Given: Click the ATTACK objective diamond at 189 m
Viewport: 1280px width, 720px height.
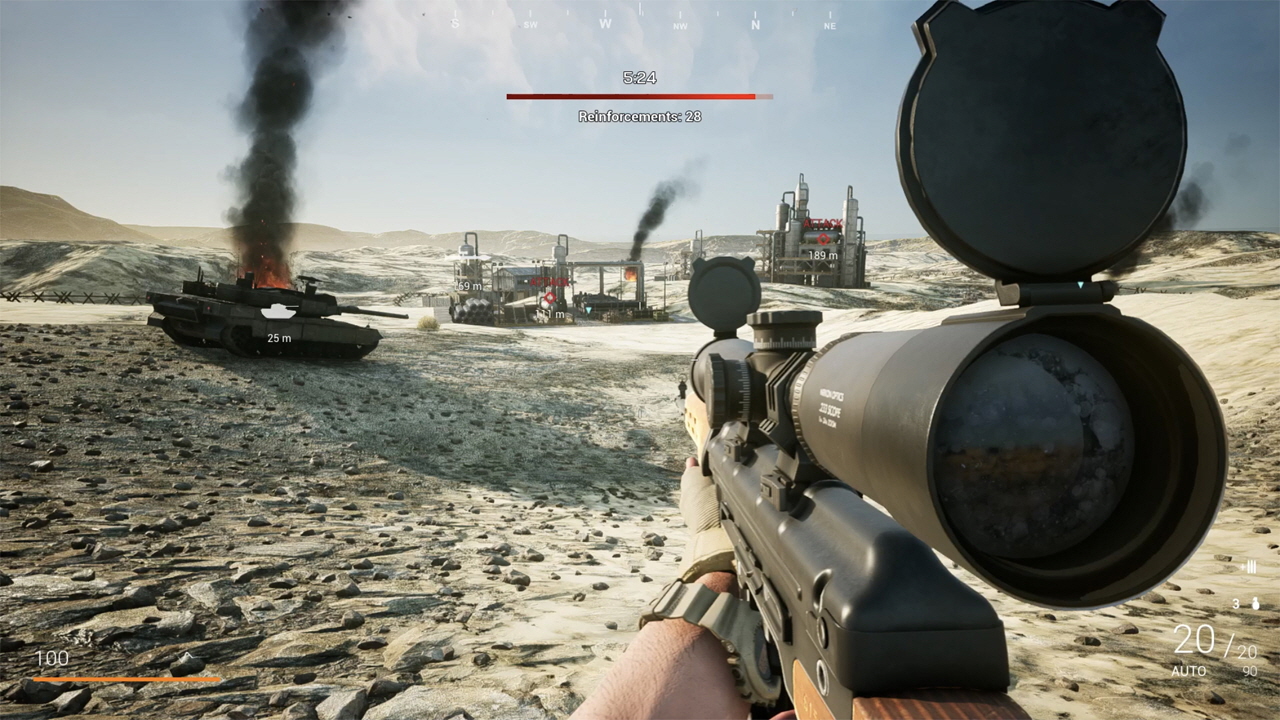Looking at the screenshot, I should coord(823,240).
